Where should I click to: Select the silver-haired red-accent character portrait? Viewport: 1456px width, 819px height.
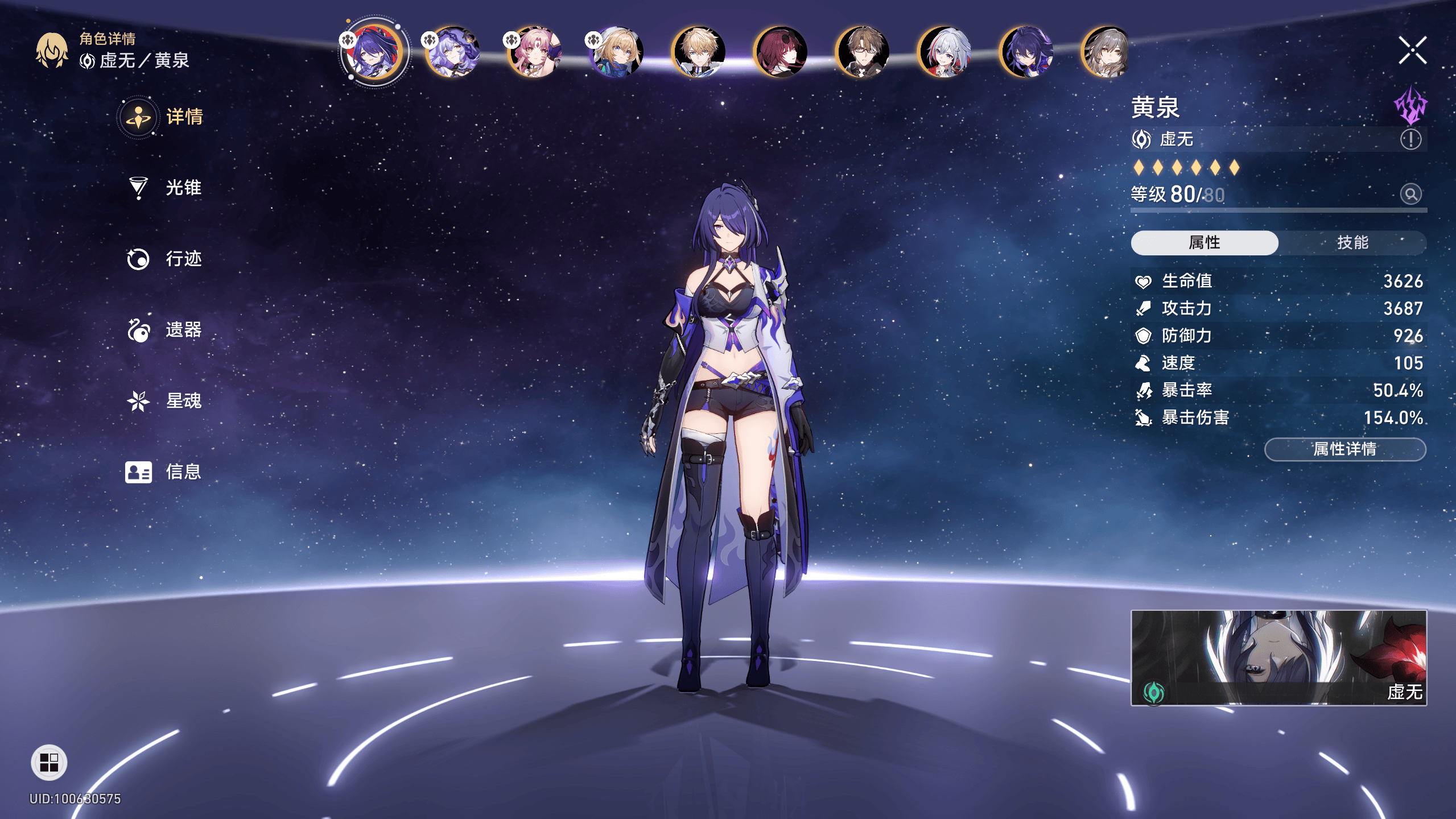point(944,52)
